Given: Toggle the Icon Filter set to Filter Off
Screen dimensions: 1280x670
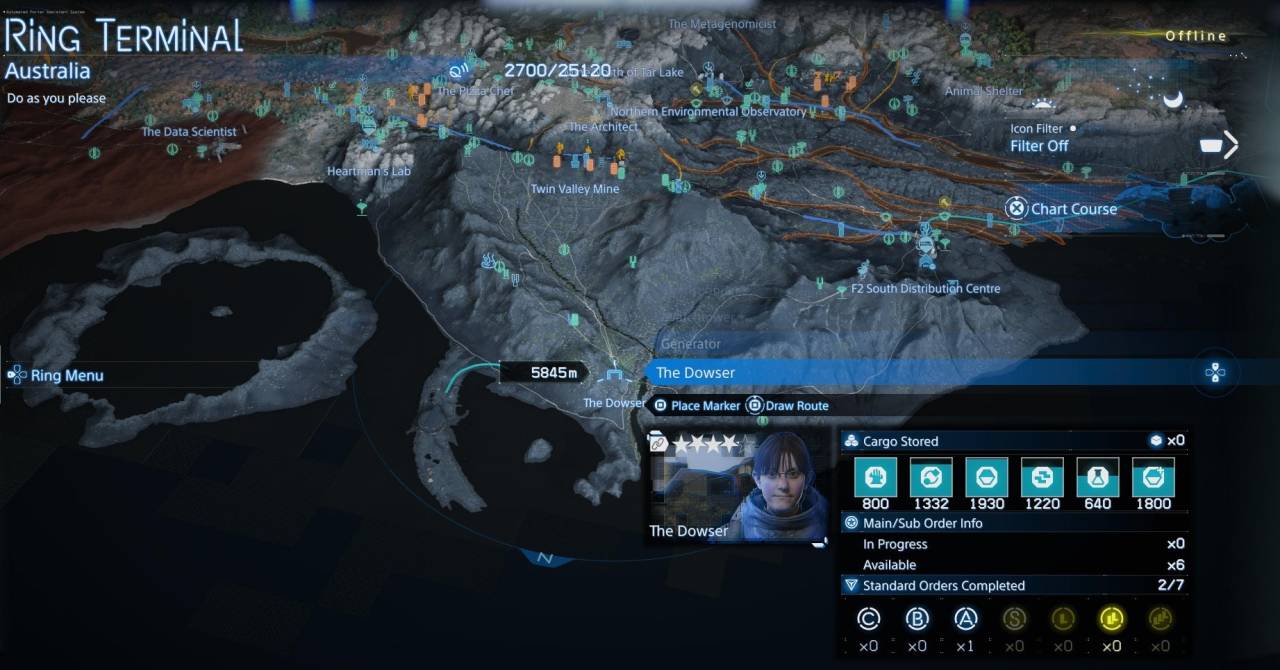Looking at the screenshot, I should [1040, 146].
